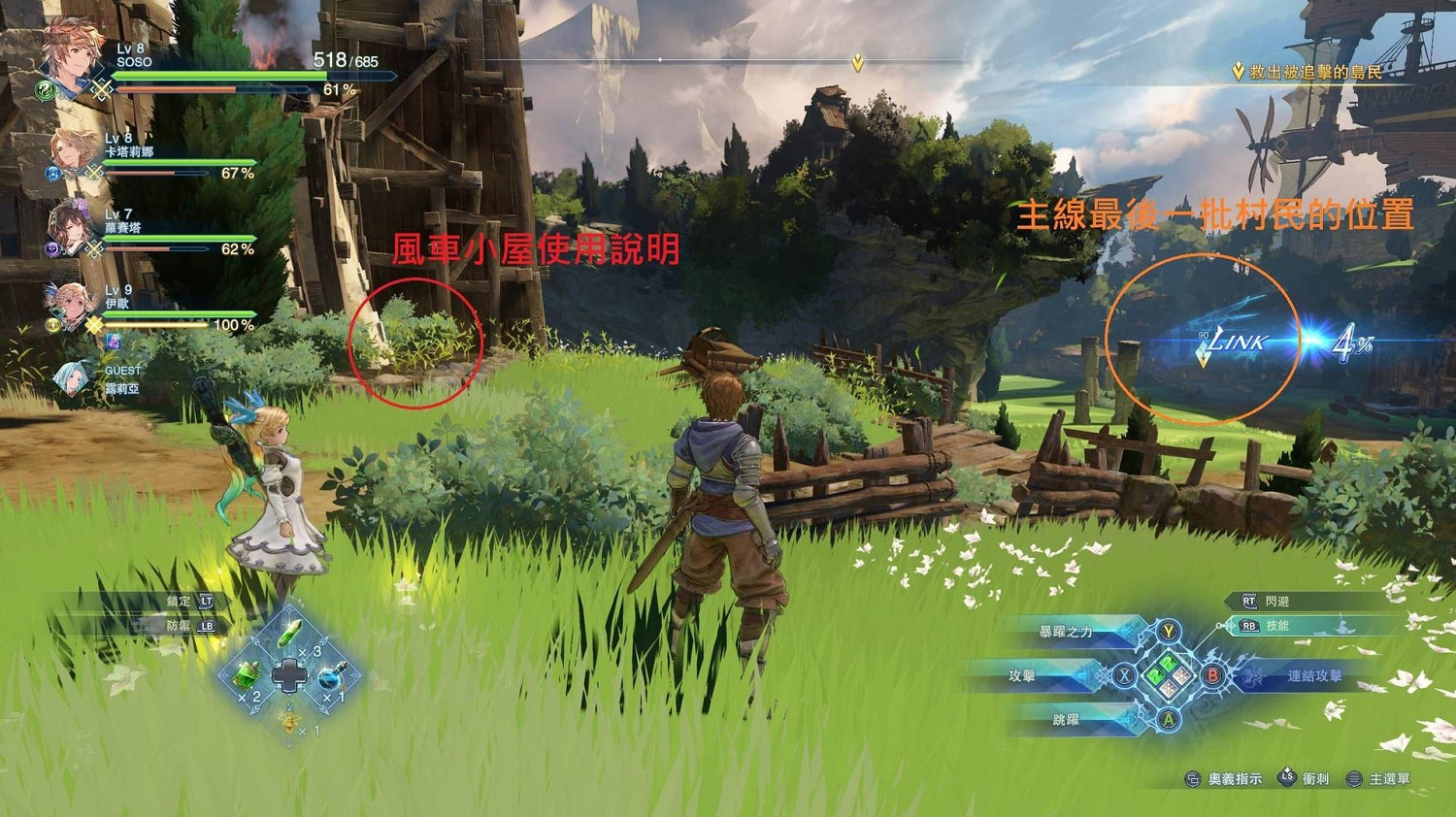Click the d-pad icon in the item diamond
Viewport: 1456px width, 817px height.
click(x=289, y=673)
